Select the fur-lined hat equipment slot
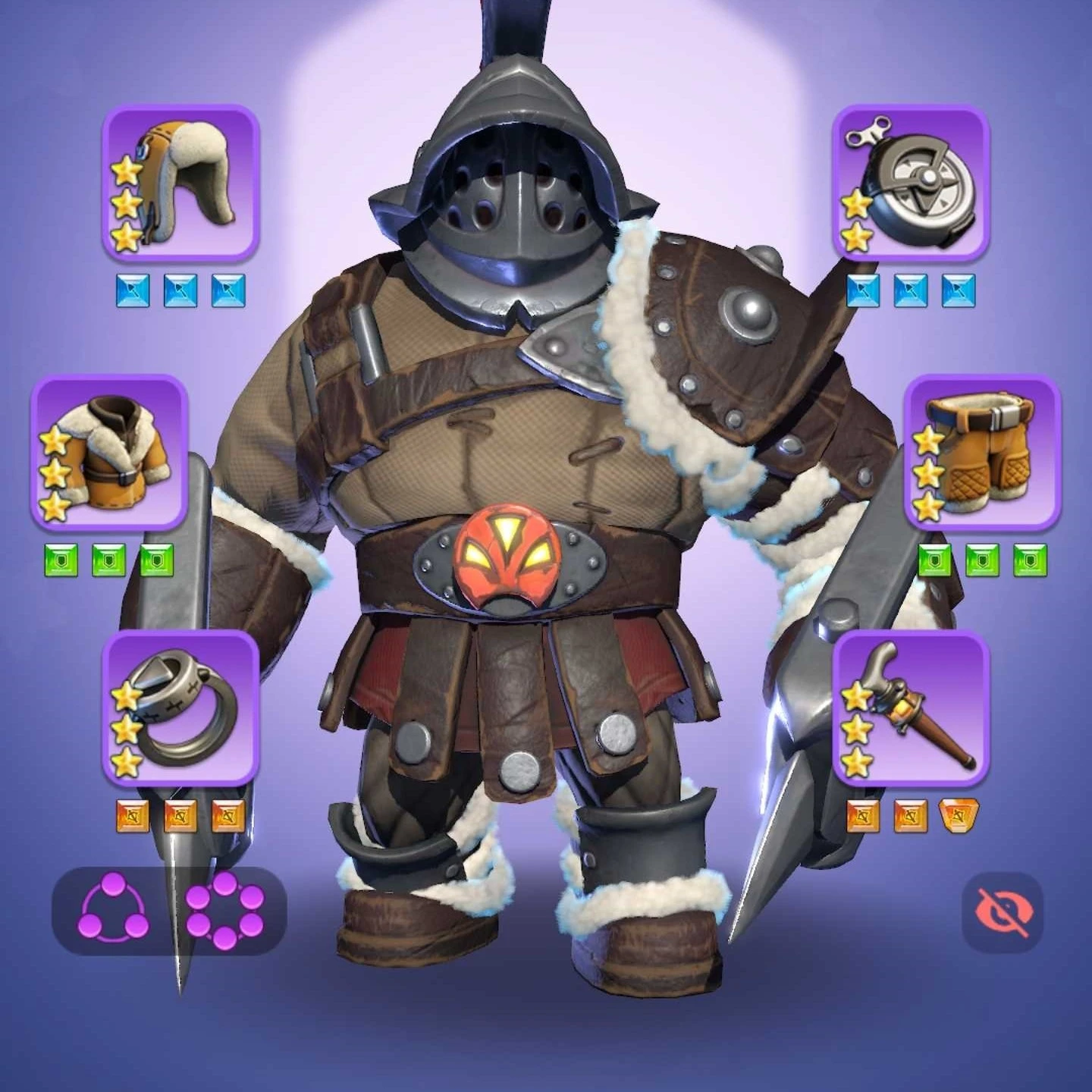Viewport: 1092px width, 1092px height. tap(180, 183)
